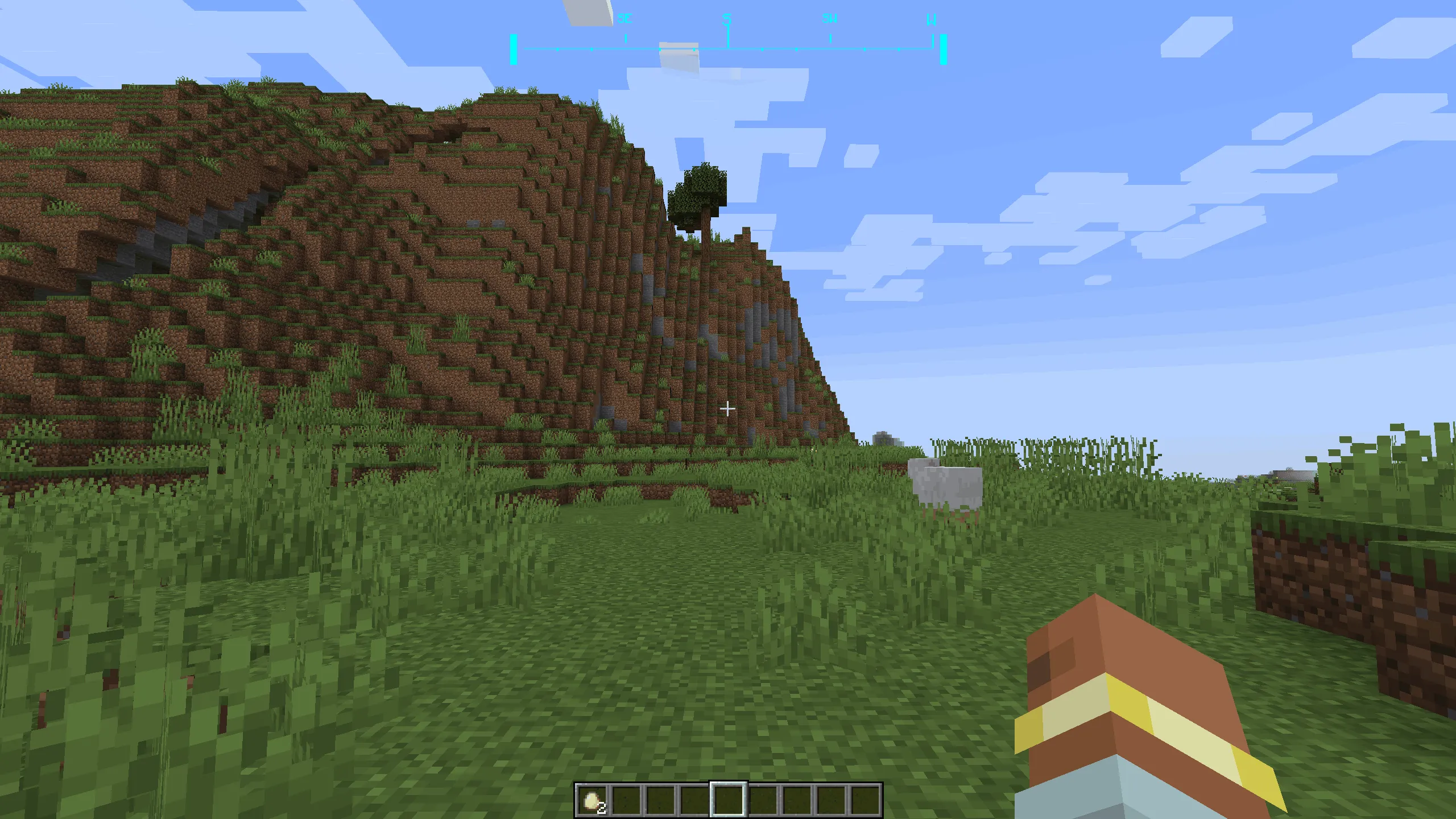
Task: Click the empty second hotbar slot
Action: point(627,799)
